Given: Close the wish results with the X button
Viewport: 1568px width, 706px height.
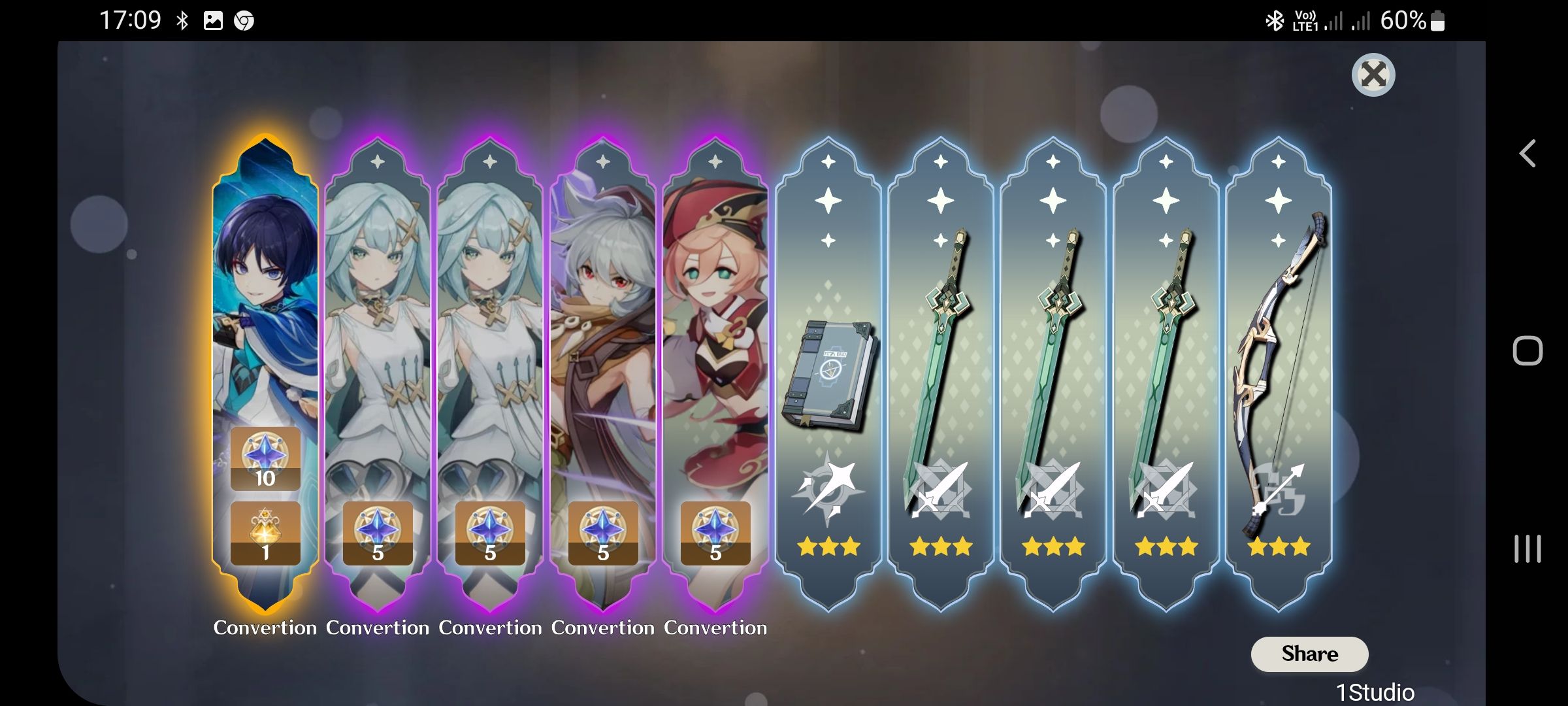Looking at the screenshot, I should 1373,75.
